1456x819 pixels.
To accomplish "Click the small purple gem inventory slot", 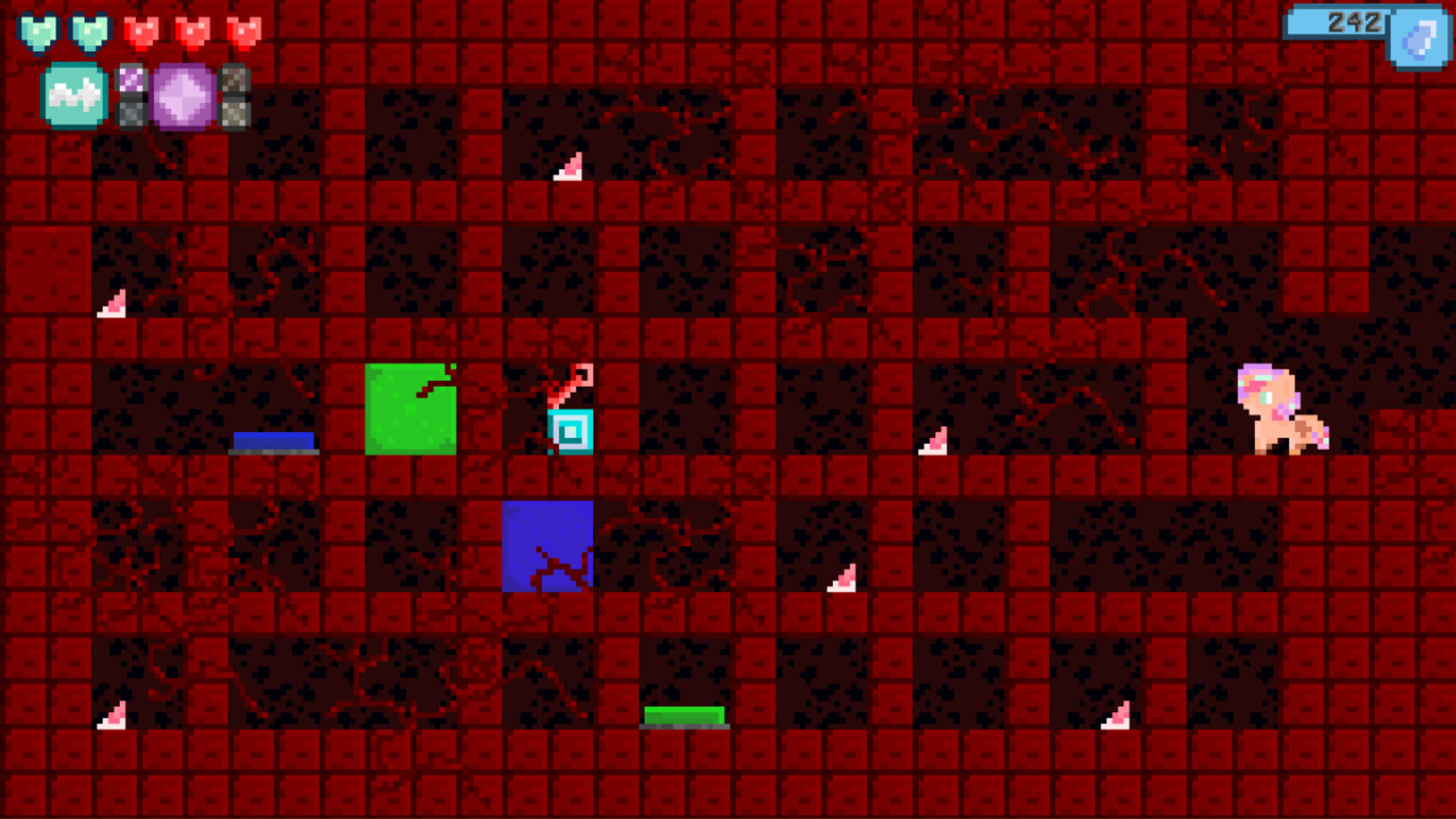I will point(130,80).
